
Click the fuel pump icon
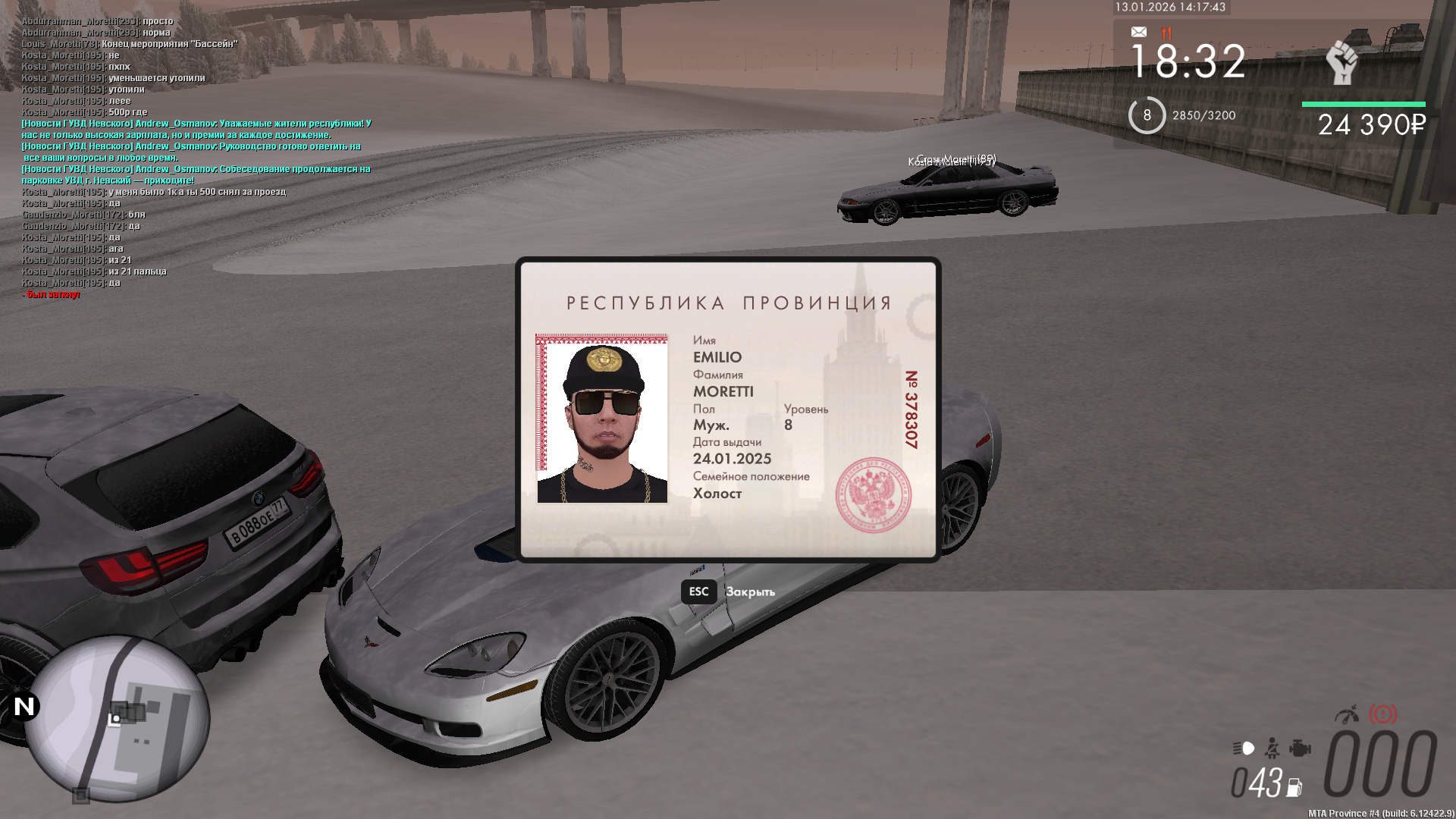coord(1294,788)
